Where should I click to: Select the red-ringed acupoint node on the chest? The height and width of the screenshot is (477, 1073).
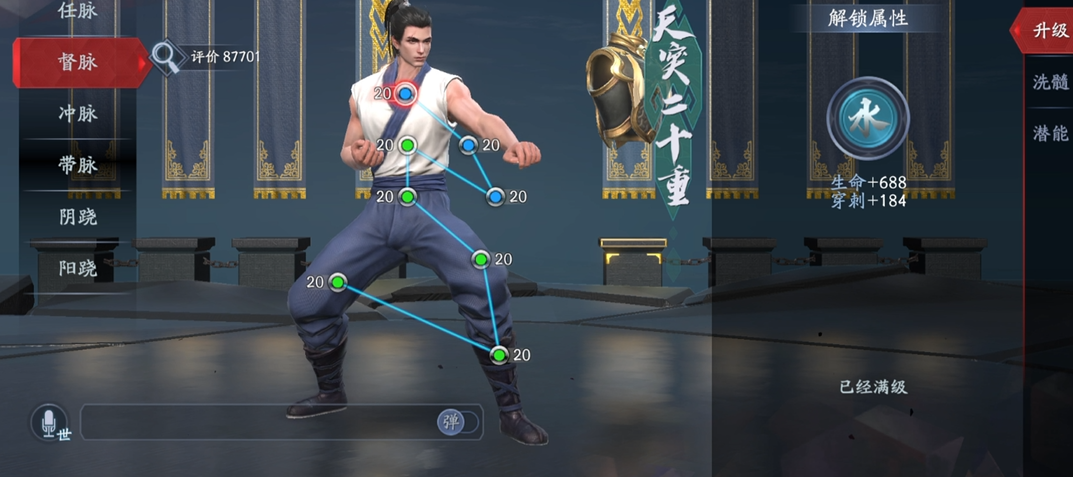click(405, 94)
